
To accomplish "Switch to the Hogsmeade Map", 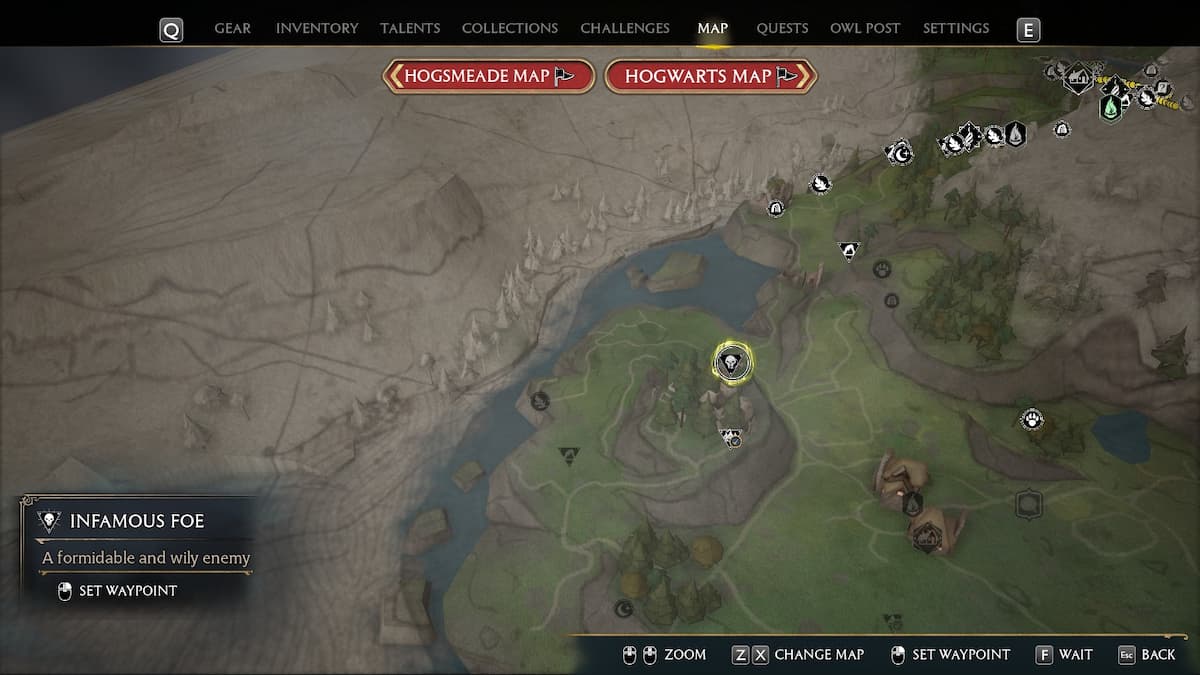I will (x=489, y=76).
